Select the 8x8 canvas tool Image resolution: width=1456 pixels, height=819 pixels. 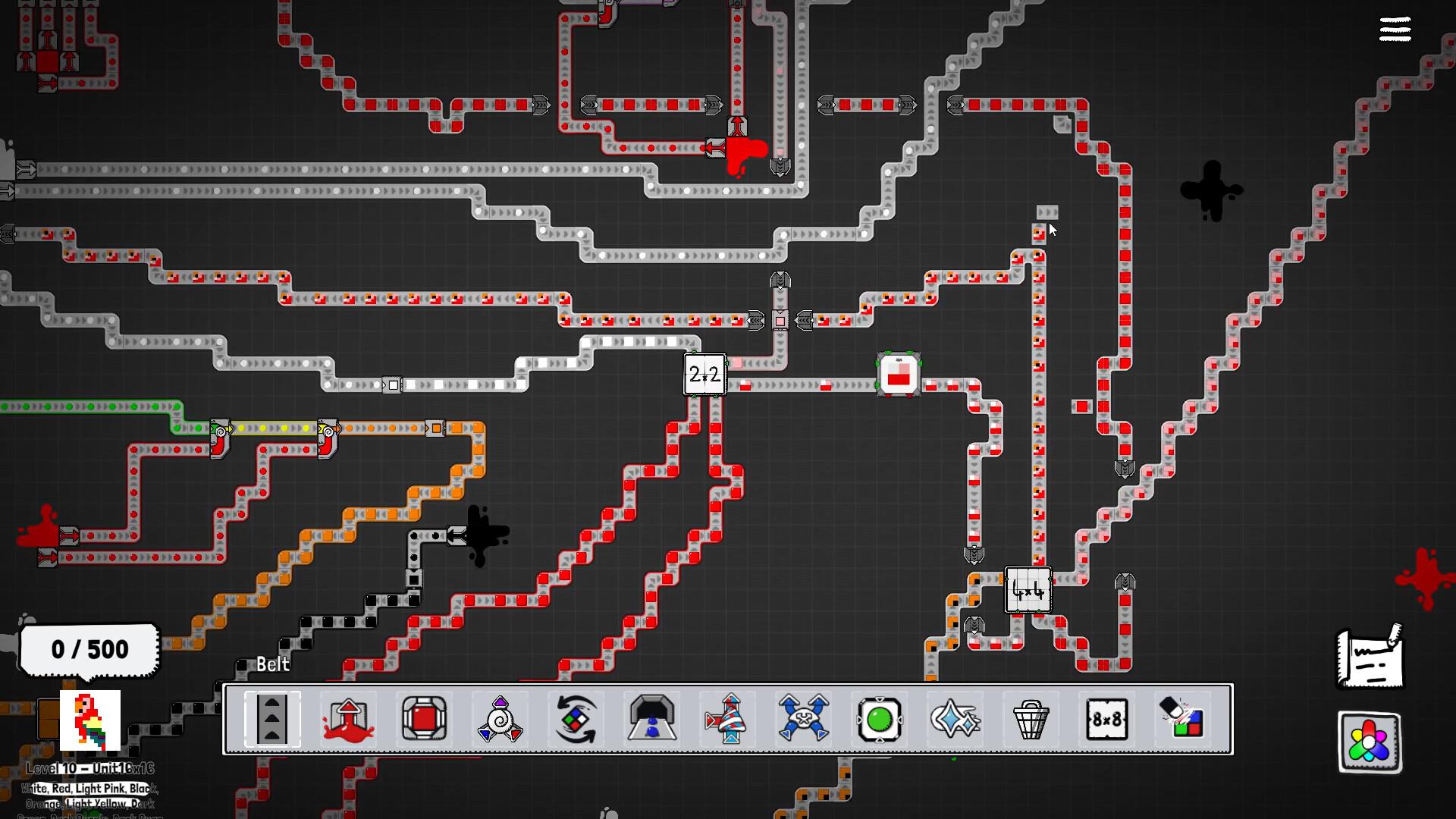coord(1106,720)
